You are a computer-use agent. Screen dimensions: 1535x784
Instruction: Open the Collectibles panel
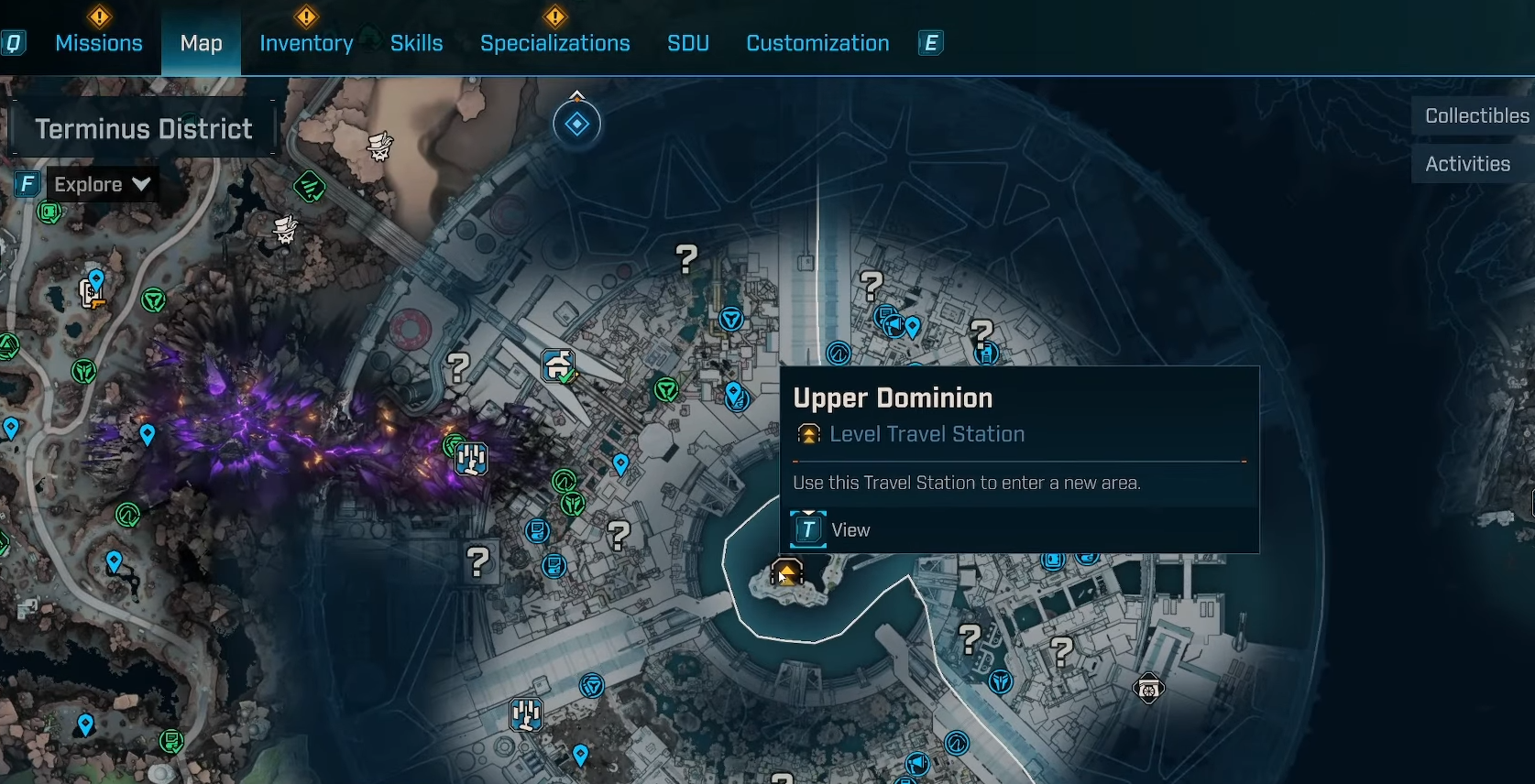click(1475, 116)
